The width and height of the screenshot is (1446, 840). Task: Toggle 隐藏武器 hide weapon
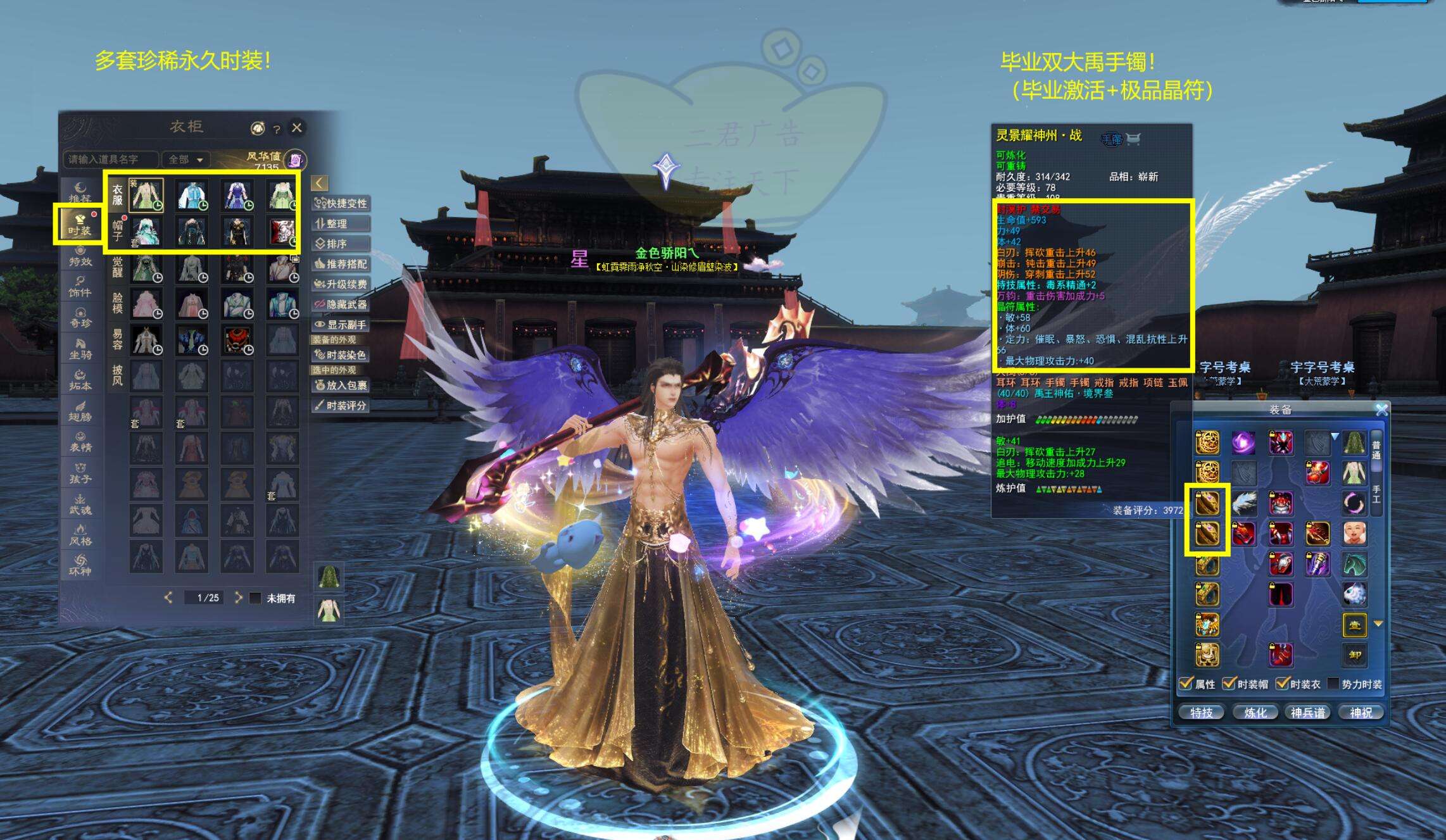click(x=341, y=304)
